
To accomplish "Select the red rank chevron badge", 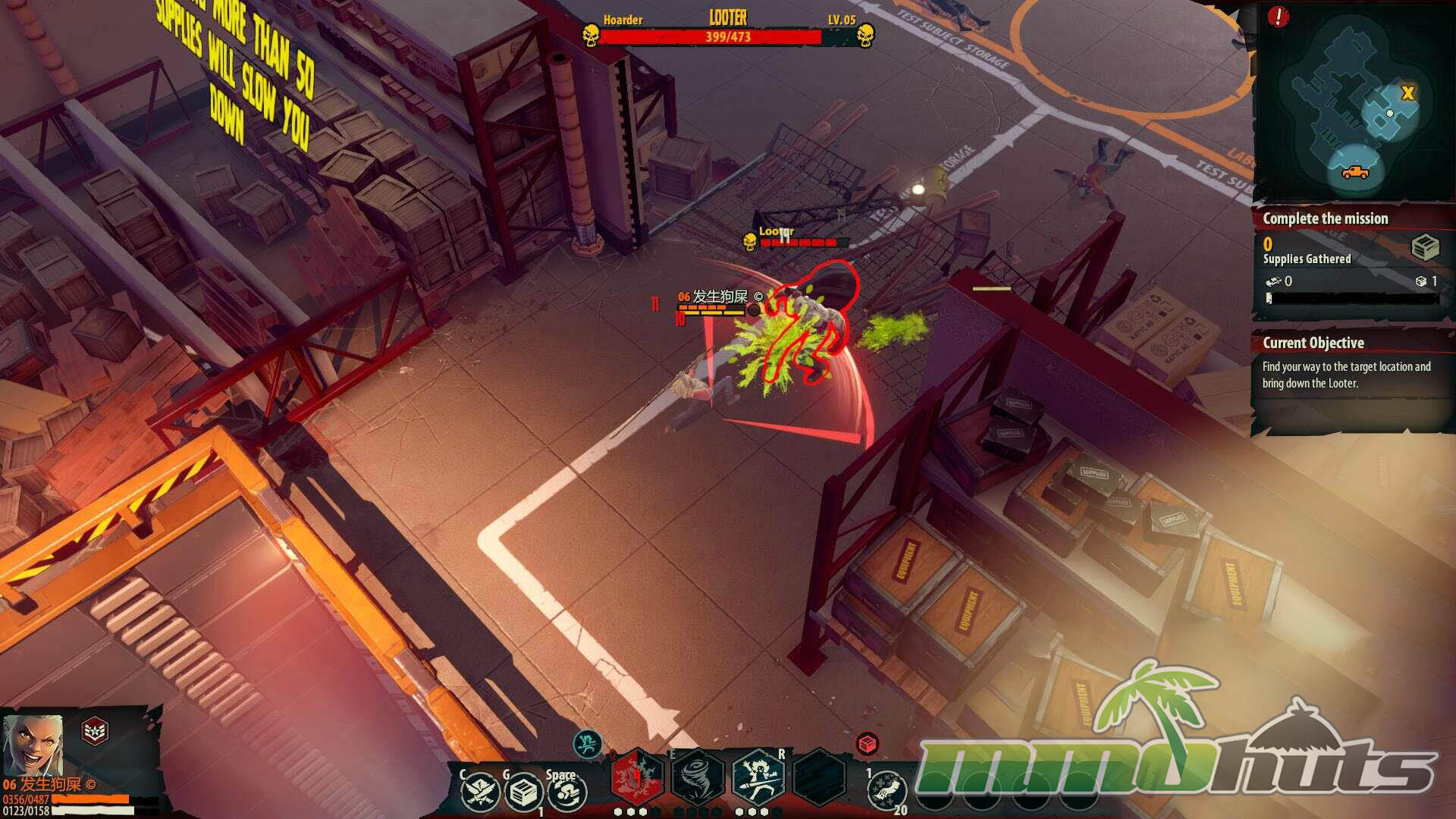I will (x=95, y=731).
